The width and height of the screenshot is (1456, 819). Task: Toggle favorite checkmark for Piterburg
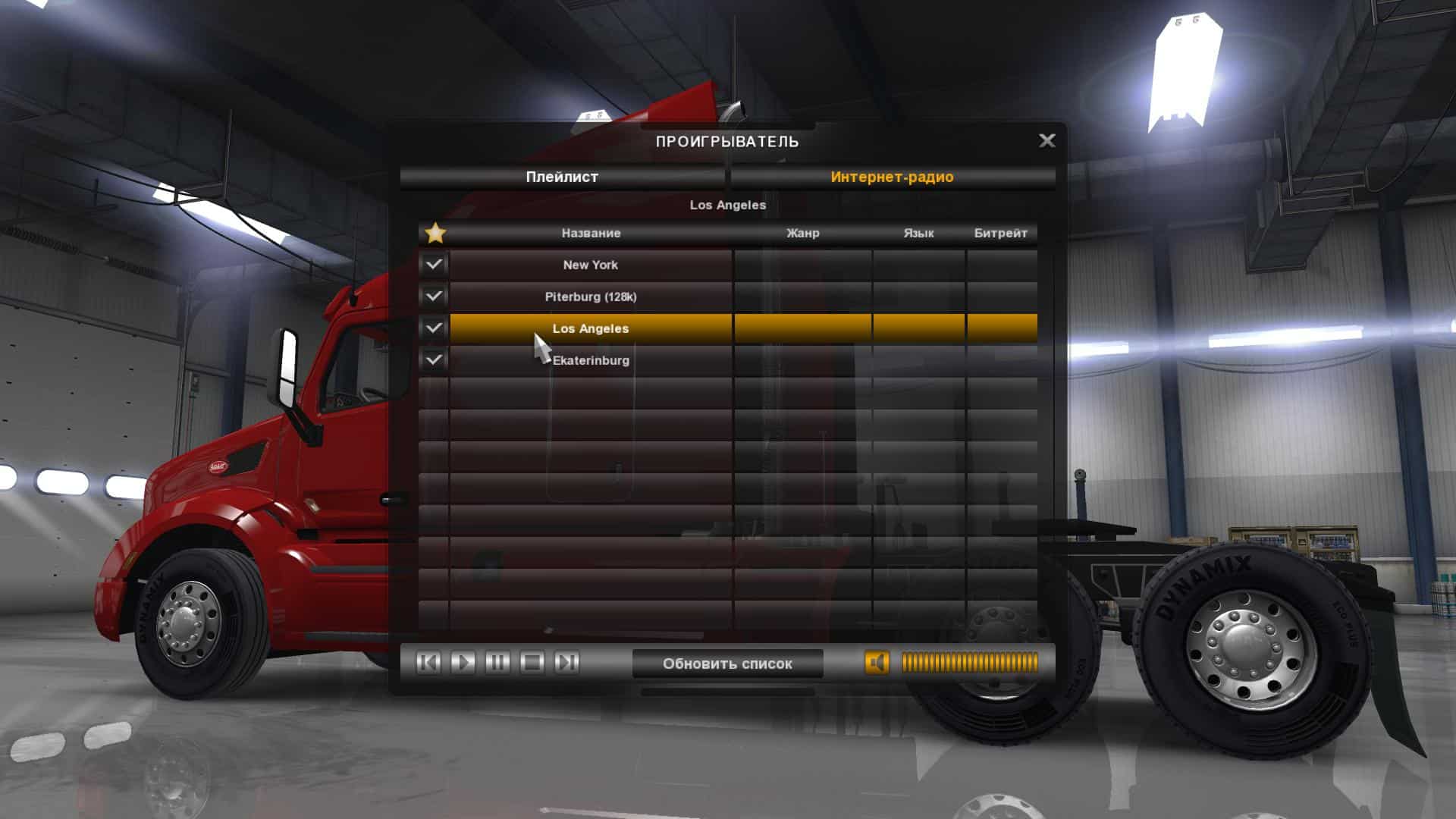434,297
